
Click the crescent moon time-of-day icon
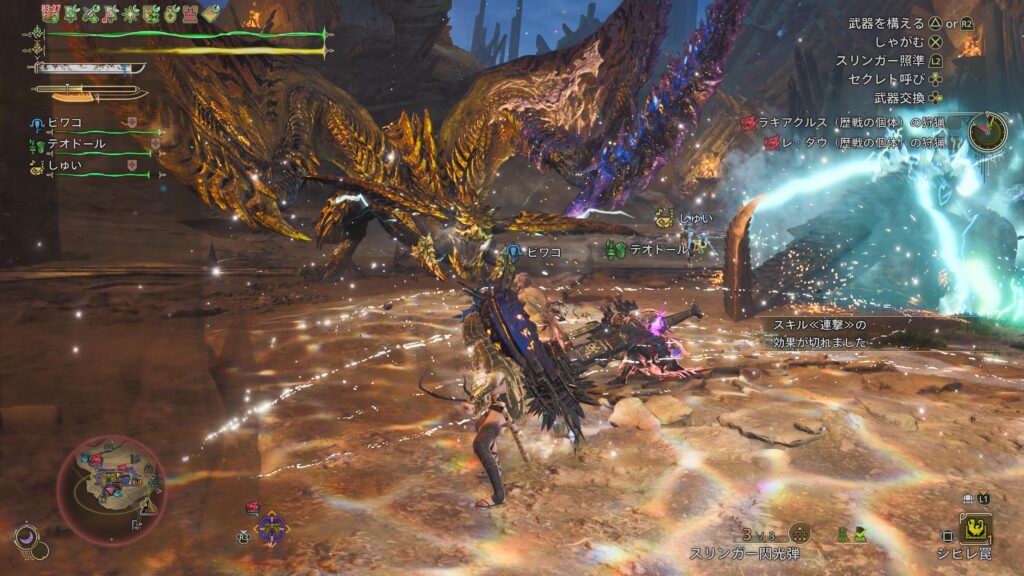tap(27, 537)
